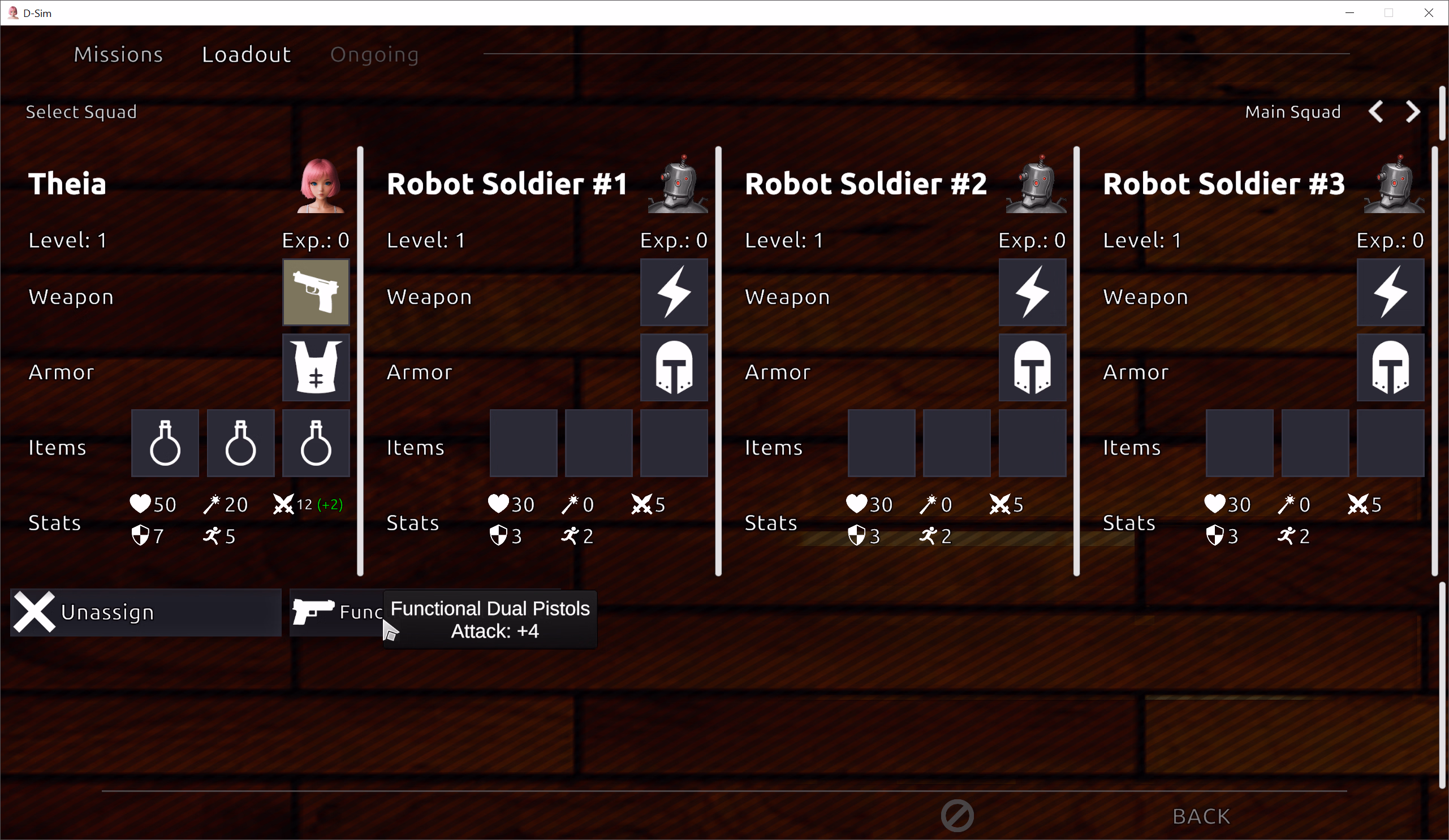Click the BACK button

tap(1201, 816)
